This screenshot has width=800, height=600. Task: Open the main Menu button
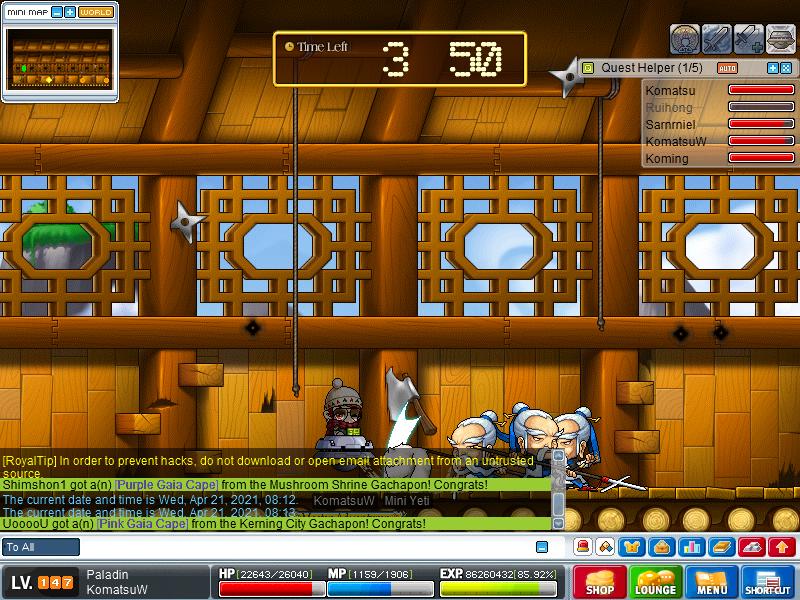712,583
